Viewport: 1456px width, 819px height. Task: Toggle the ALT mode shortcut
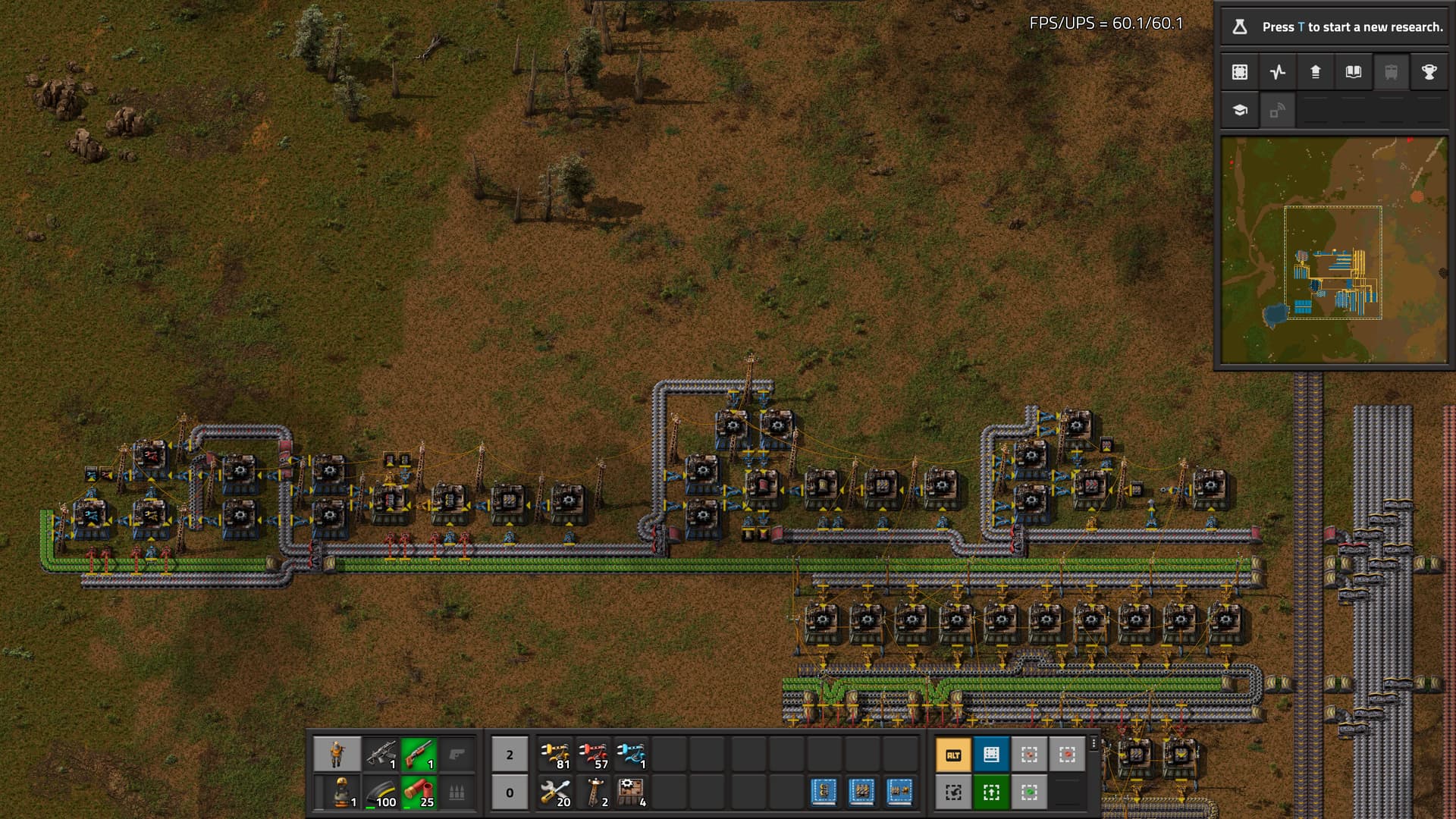coord(953,755)
